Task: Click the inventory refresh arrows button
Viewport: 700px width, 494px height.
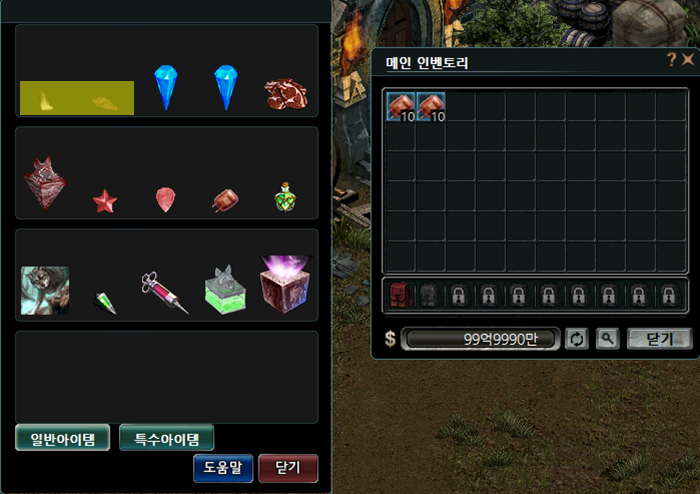Action: point(577,339)
